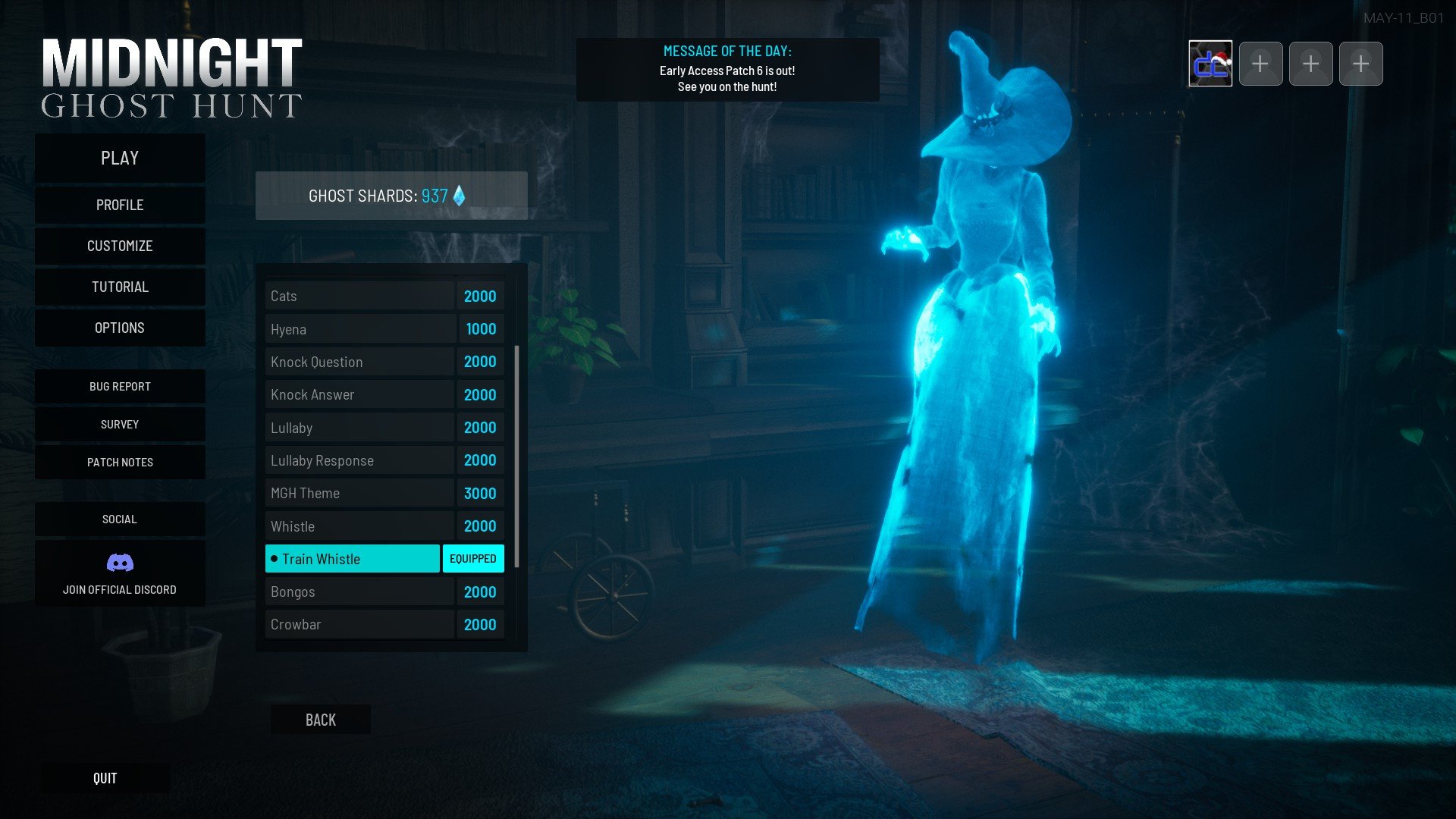View the PATCH NOTES
1456x819 pixels.
[x=120, y=462]
